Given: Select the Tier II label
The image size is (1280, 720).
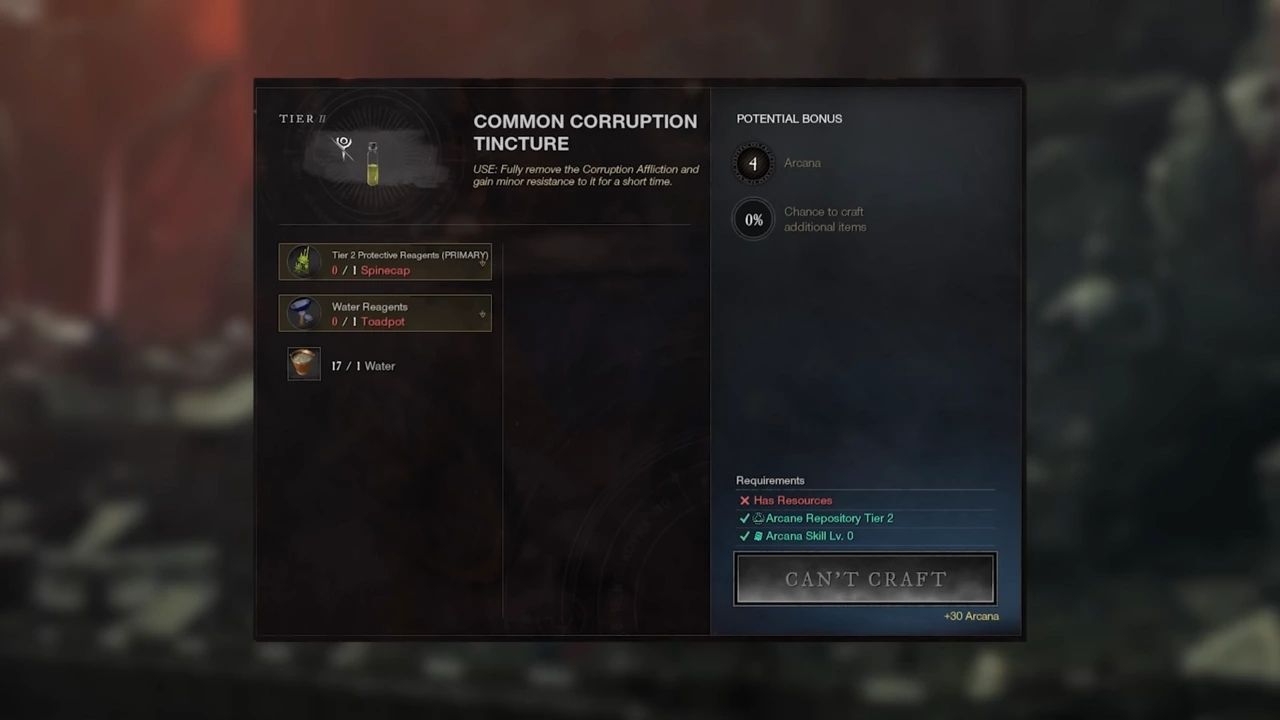Looking at the screenshot, I should (x=302, y=118).
